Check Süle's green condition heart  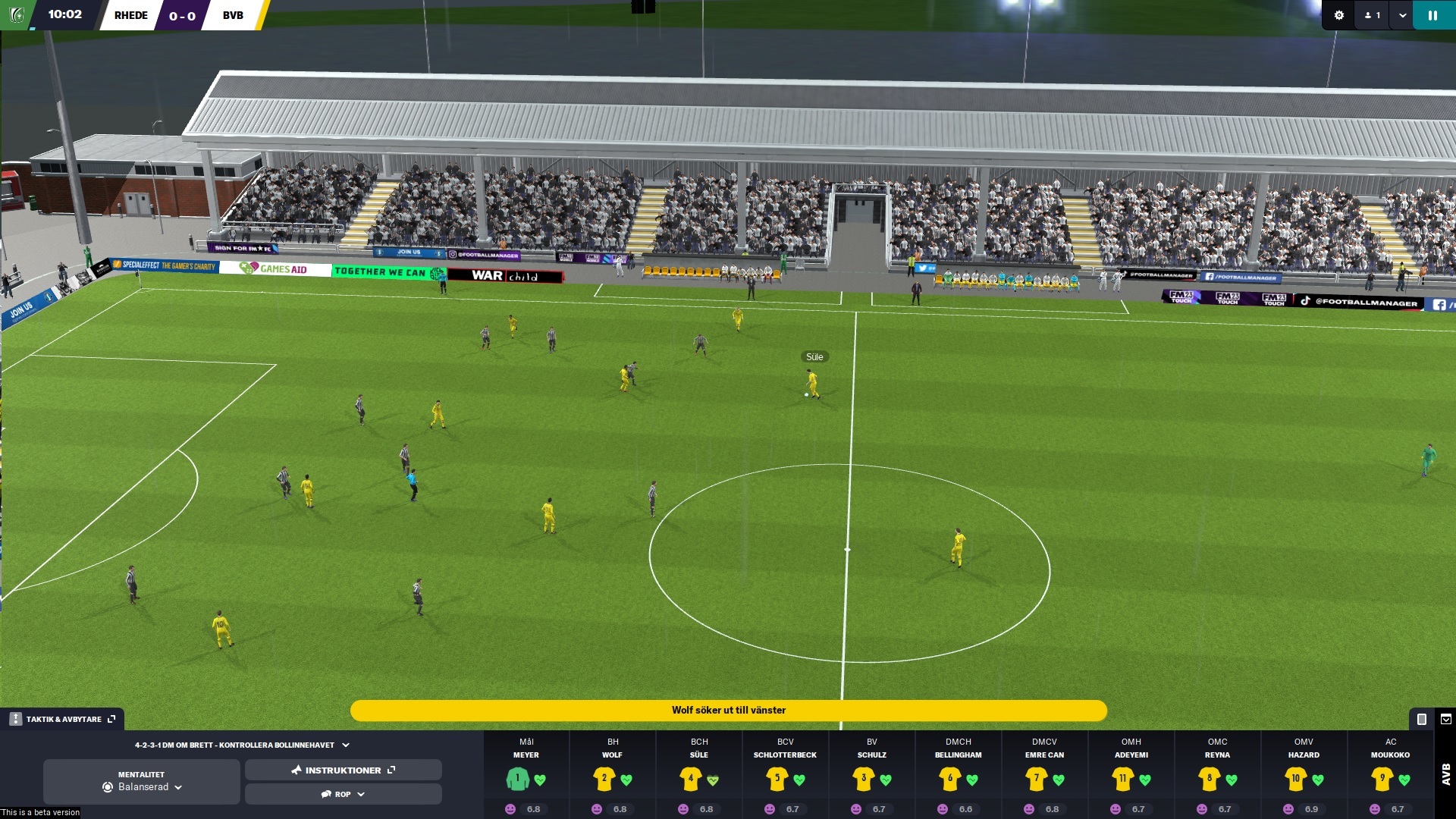[711, 779]
